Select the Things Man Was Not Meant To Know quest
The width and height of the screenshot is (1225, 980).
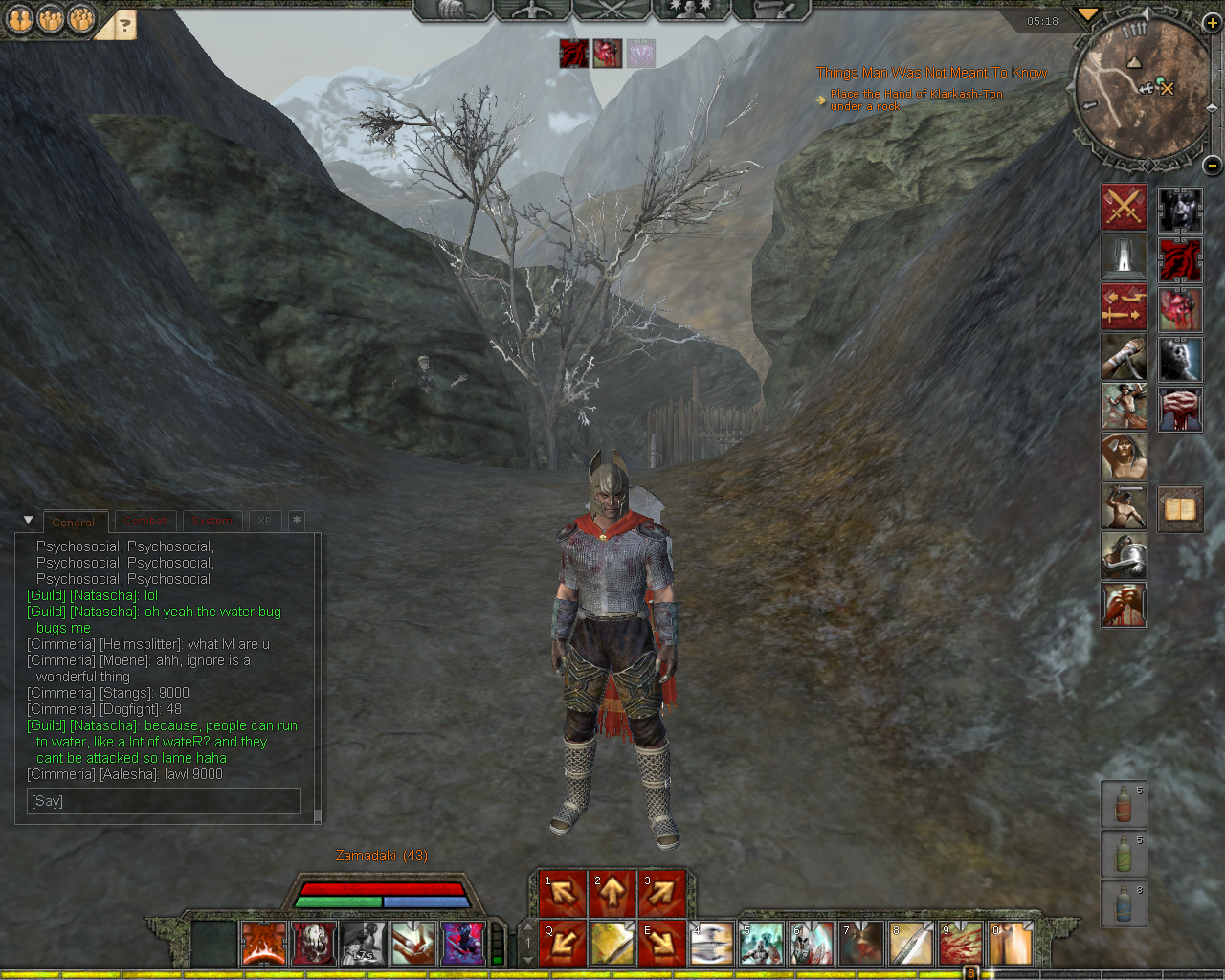[931, 73]
